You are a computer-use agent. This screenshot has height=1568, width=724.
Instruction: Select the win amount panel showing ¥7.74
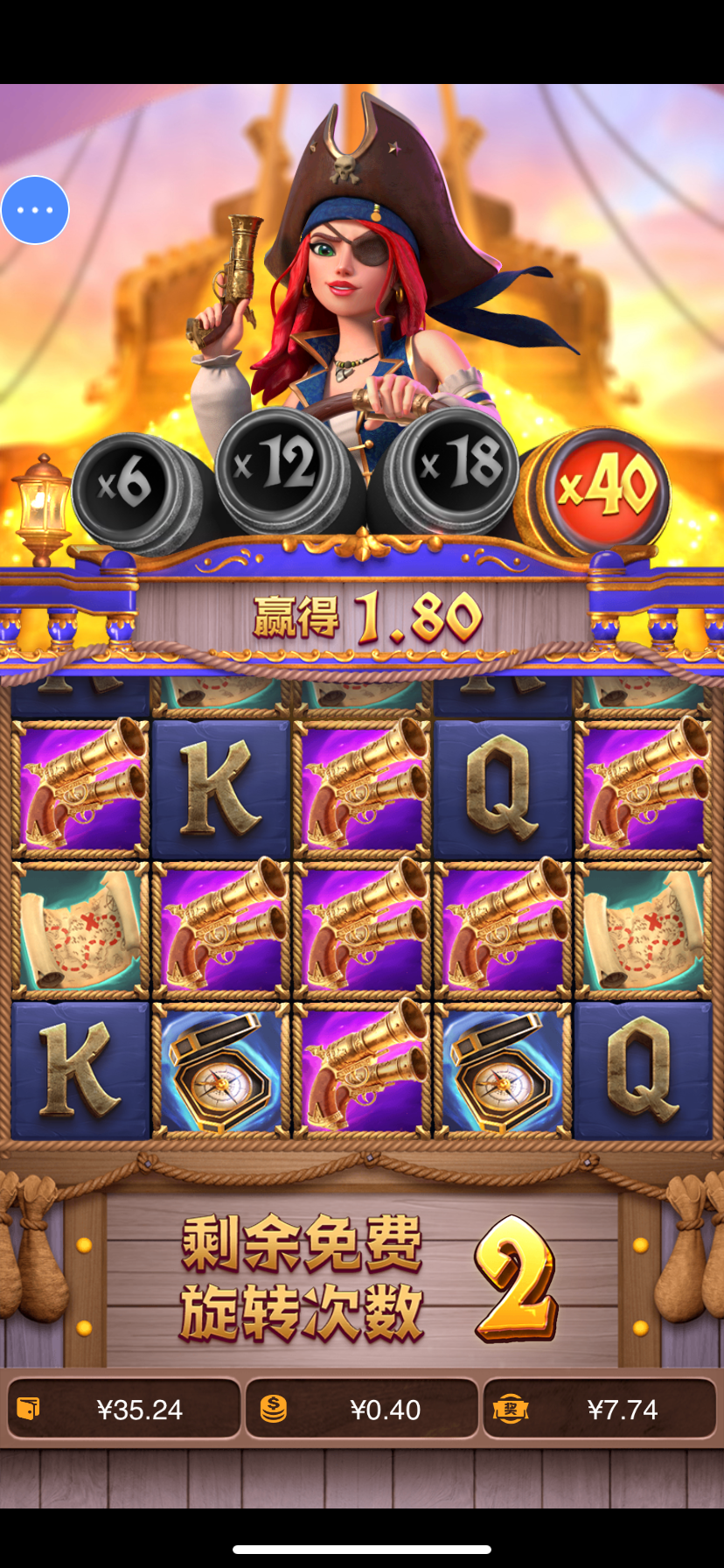click(x=600, y=1409)
